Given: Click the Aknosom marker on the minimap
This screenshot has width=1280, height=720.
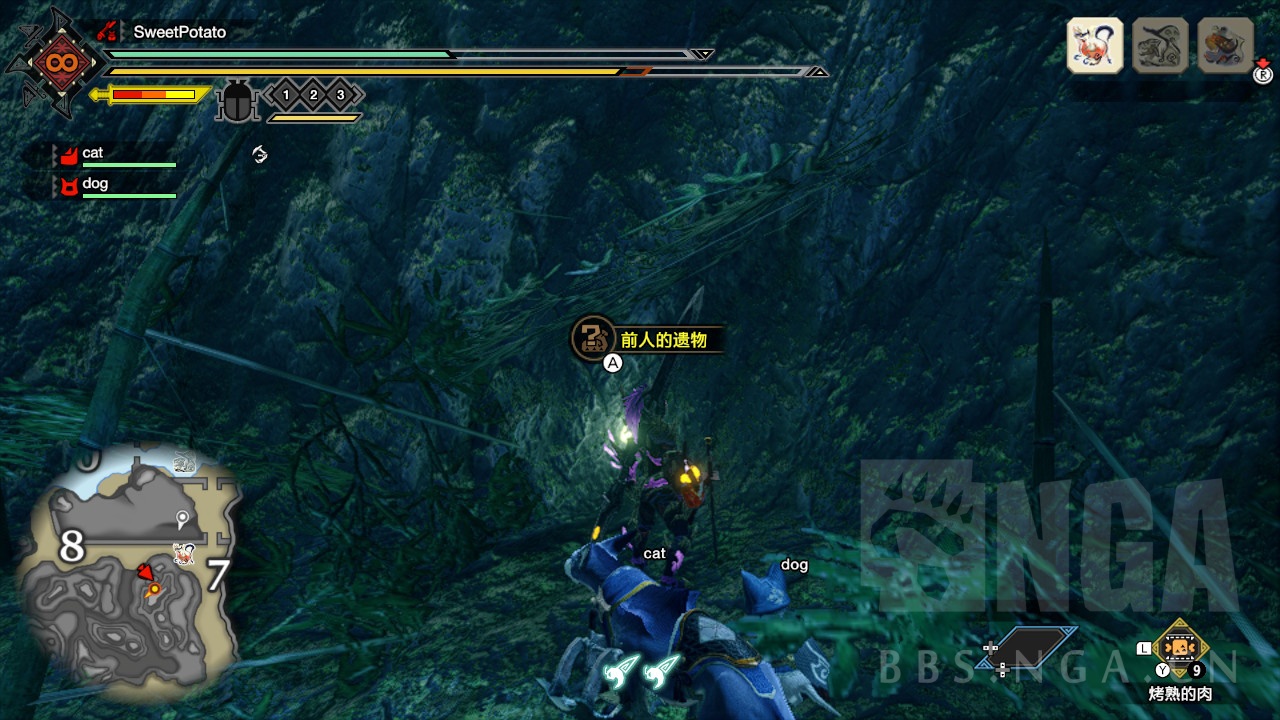Looking at the screenshot, I should coord(184,553).
